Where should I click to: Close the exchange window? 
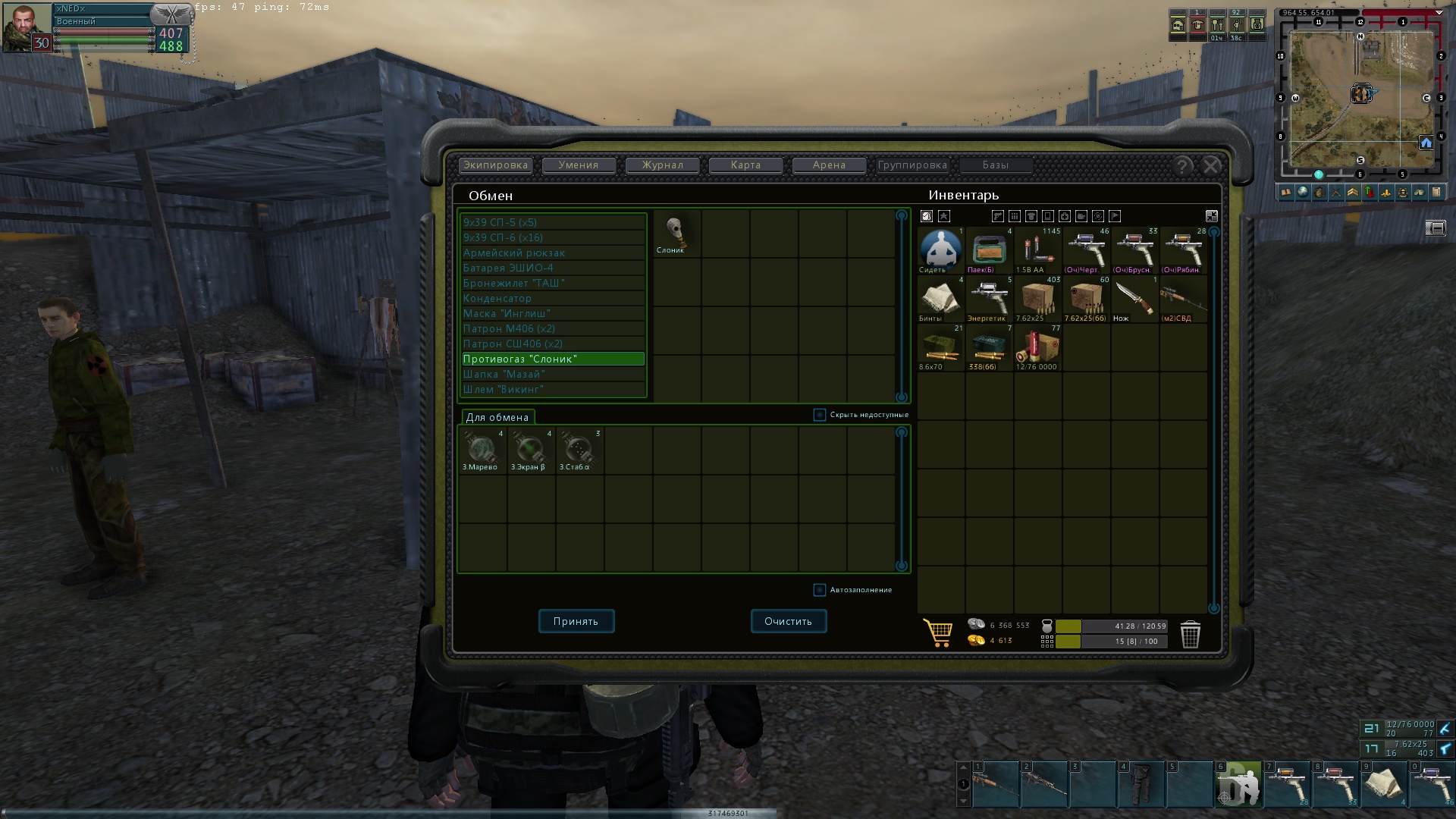(1212, 166)
